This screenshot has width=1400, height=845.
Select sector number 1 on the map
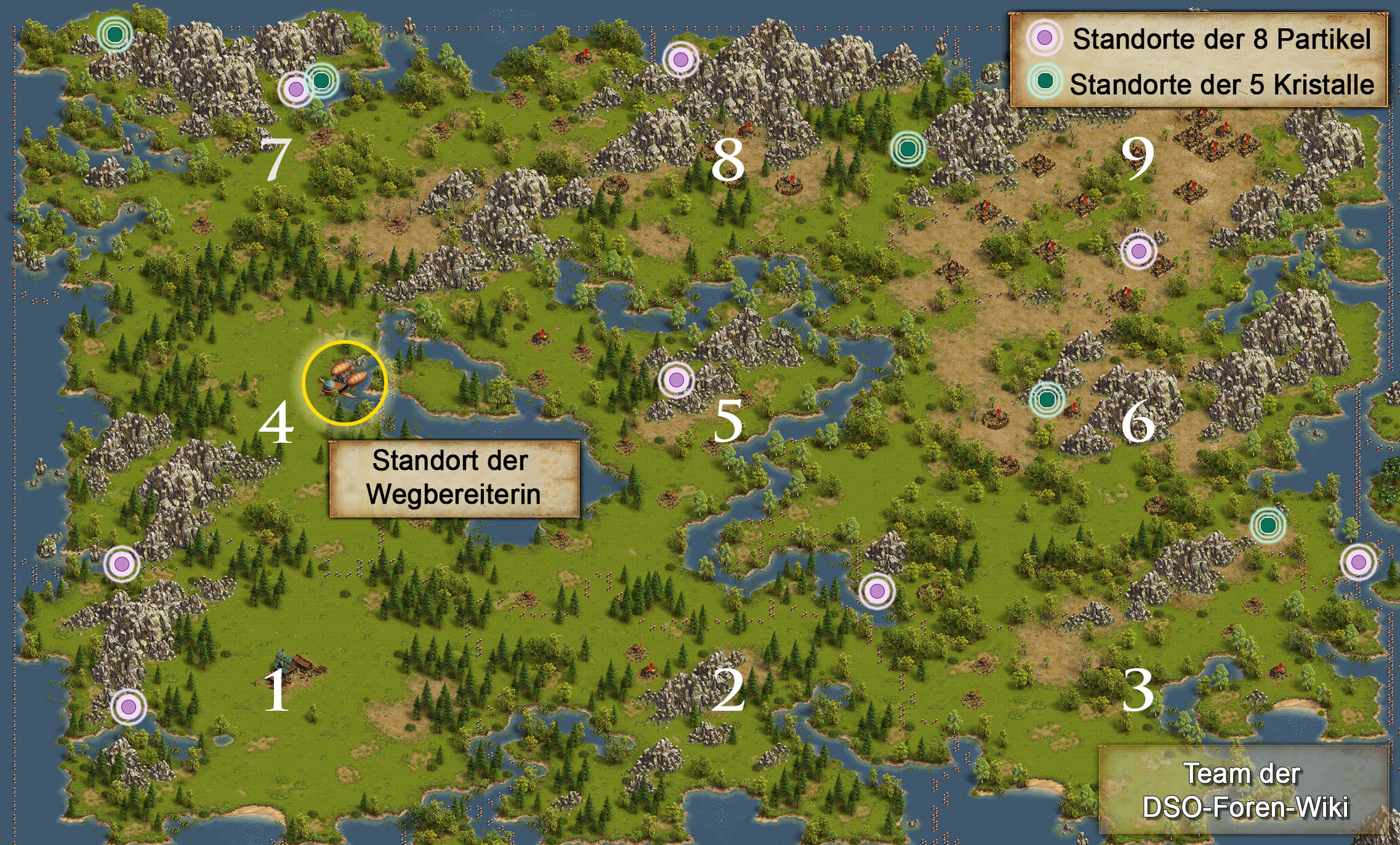click(x=276, y=691)
